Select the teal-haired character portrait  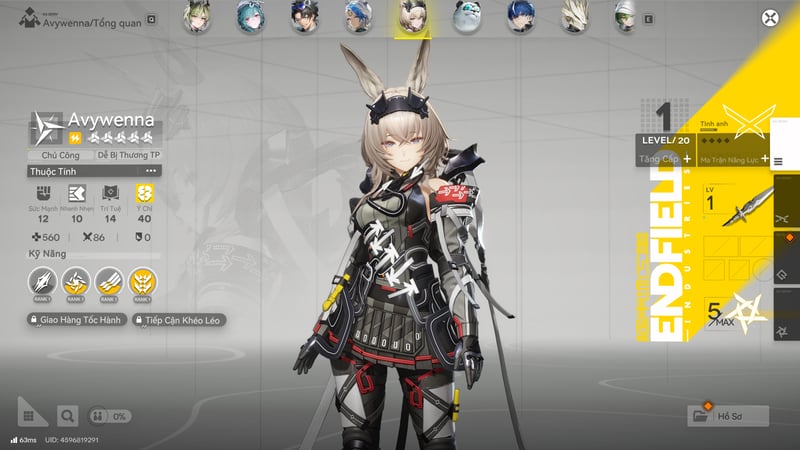[249, 16]
